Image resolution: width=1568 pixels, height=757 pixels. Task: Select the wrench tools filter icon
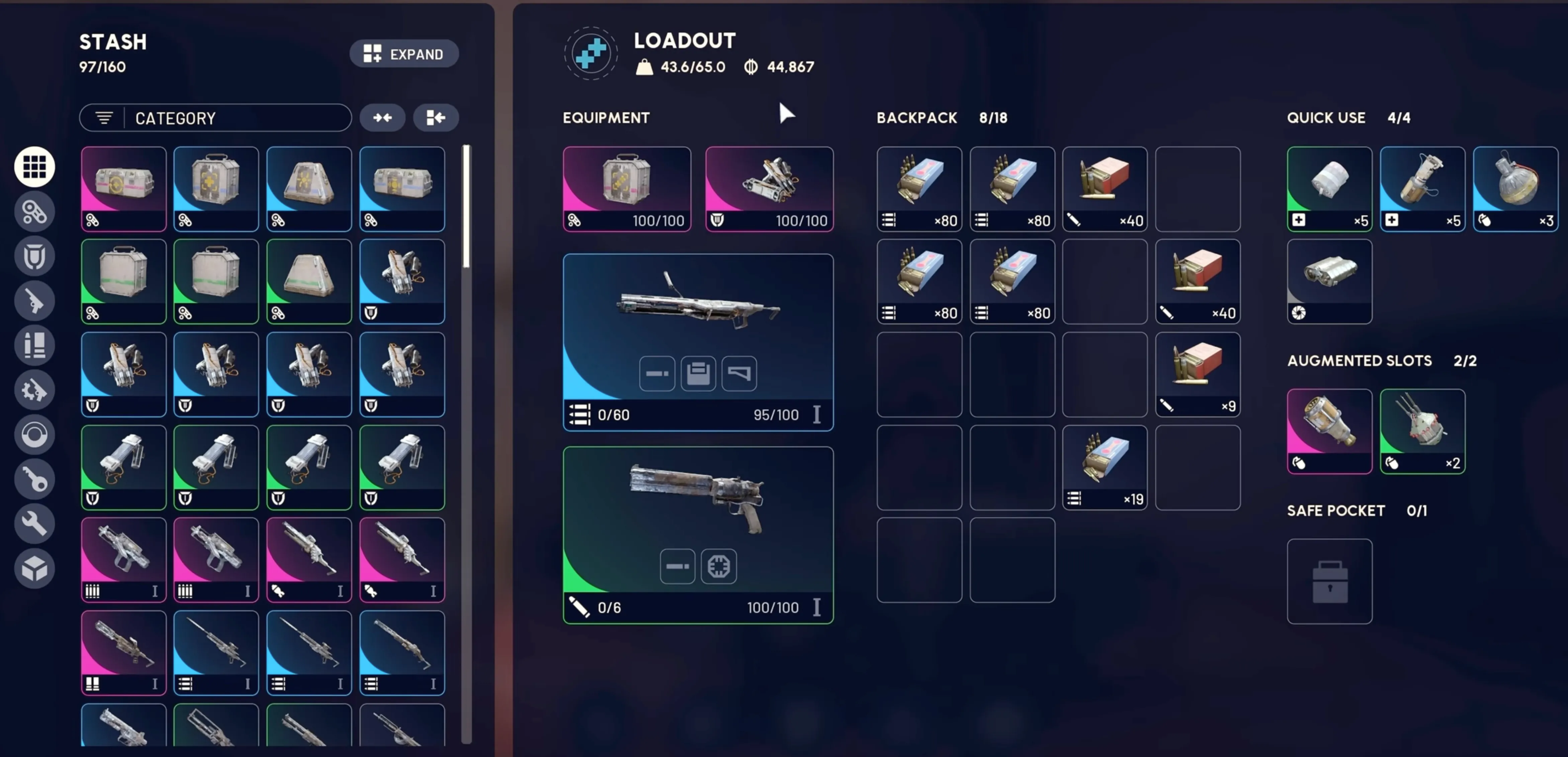pyautogui.click(x=35, y=523)
